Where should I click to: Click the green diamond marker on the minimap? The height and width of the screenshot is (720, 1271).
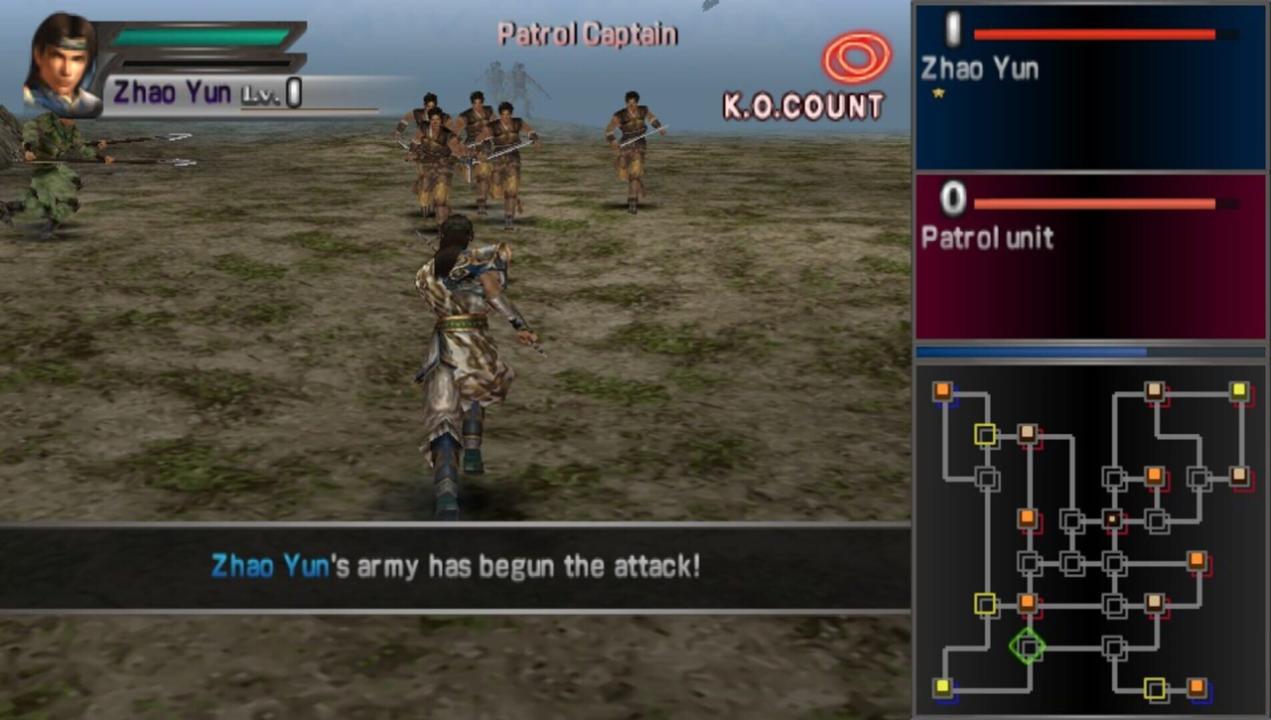tap(1026, 646)
